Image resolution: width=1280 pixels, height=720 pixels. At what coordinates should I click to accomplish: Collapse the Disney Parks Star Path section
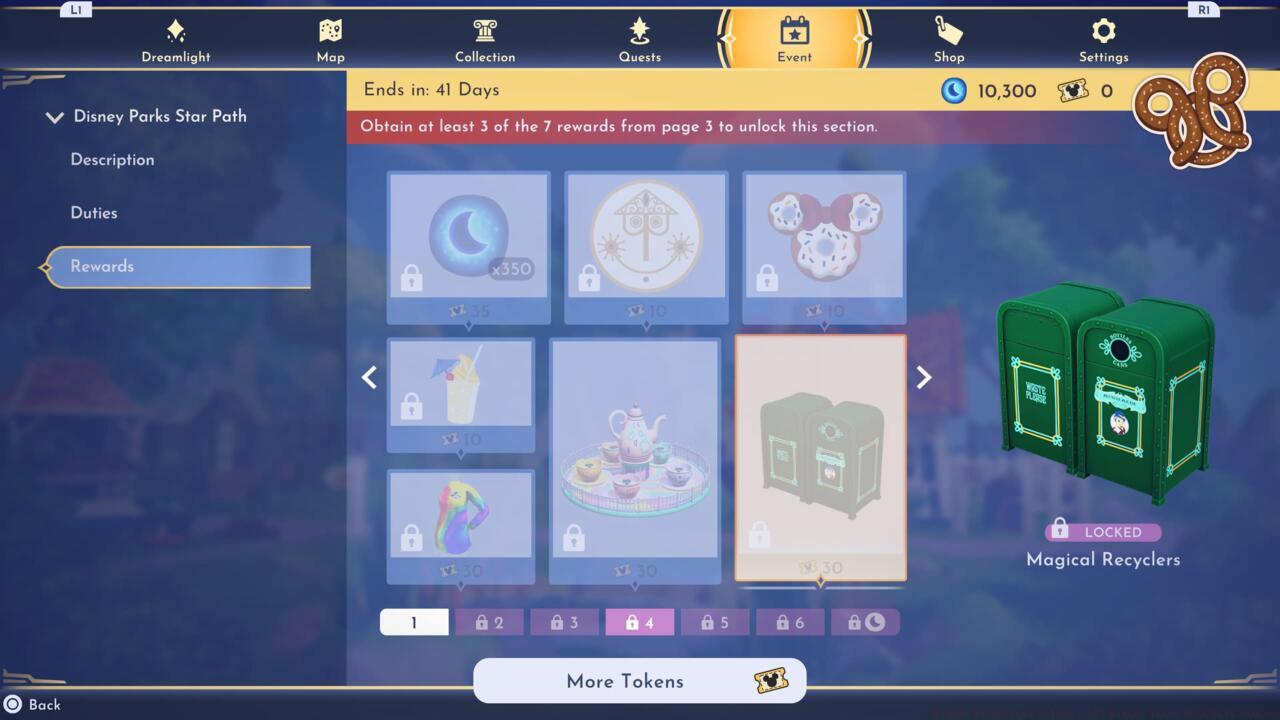pos(55,116)
